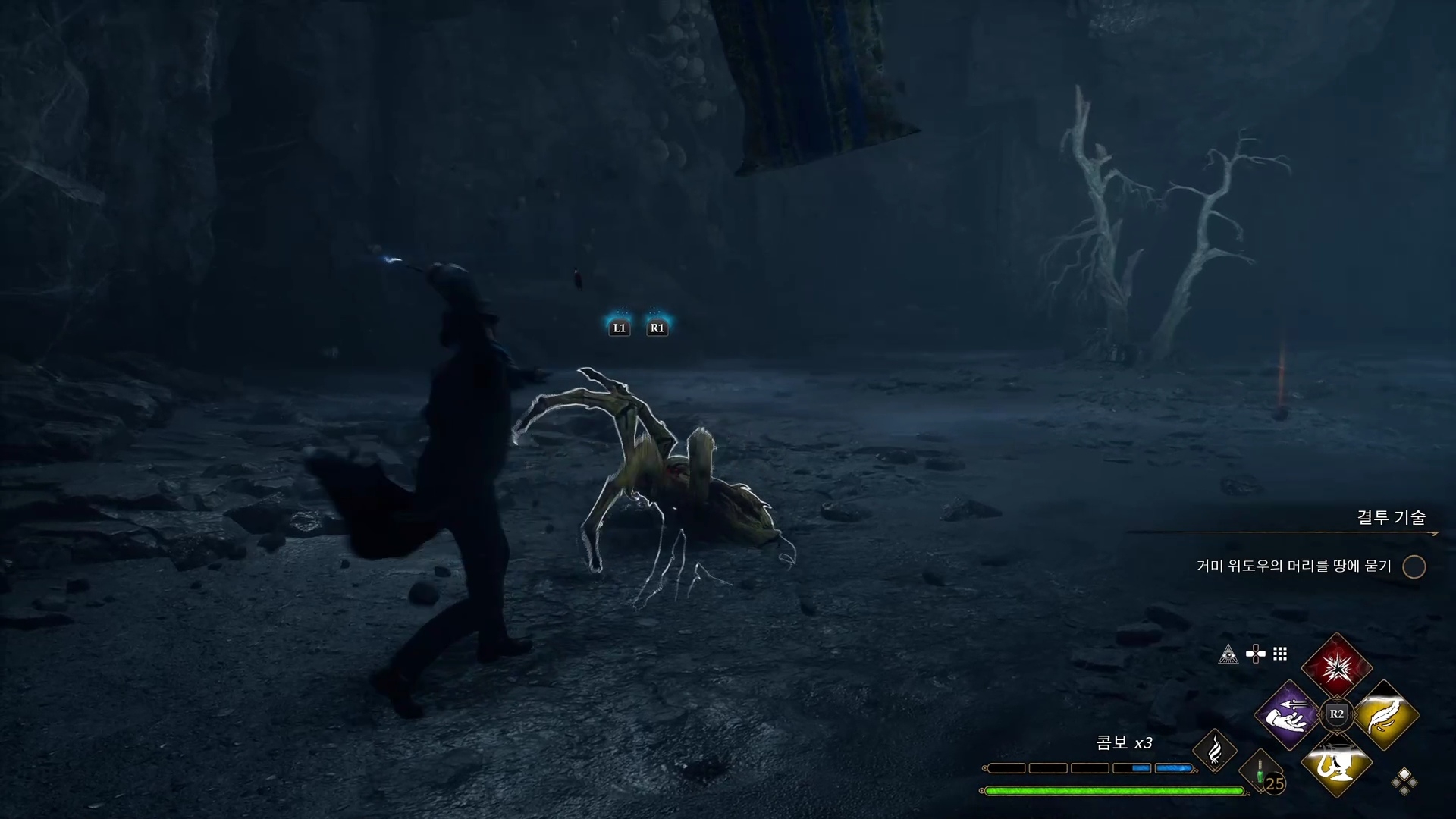The height and width of the screenshot is (819, 1456).
Task: Use the yellow feather Levioso spell
Action: pyautogui.click(x=1385, y=714)
